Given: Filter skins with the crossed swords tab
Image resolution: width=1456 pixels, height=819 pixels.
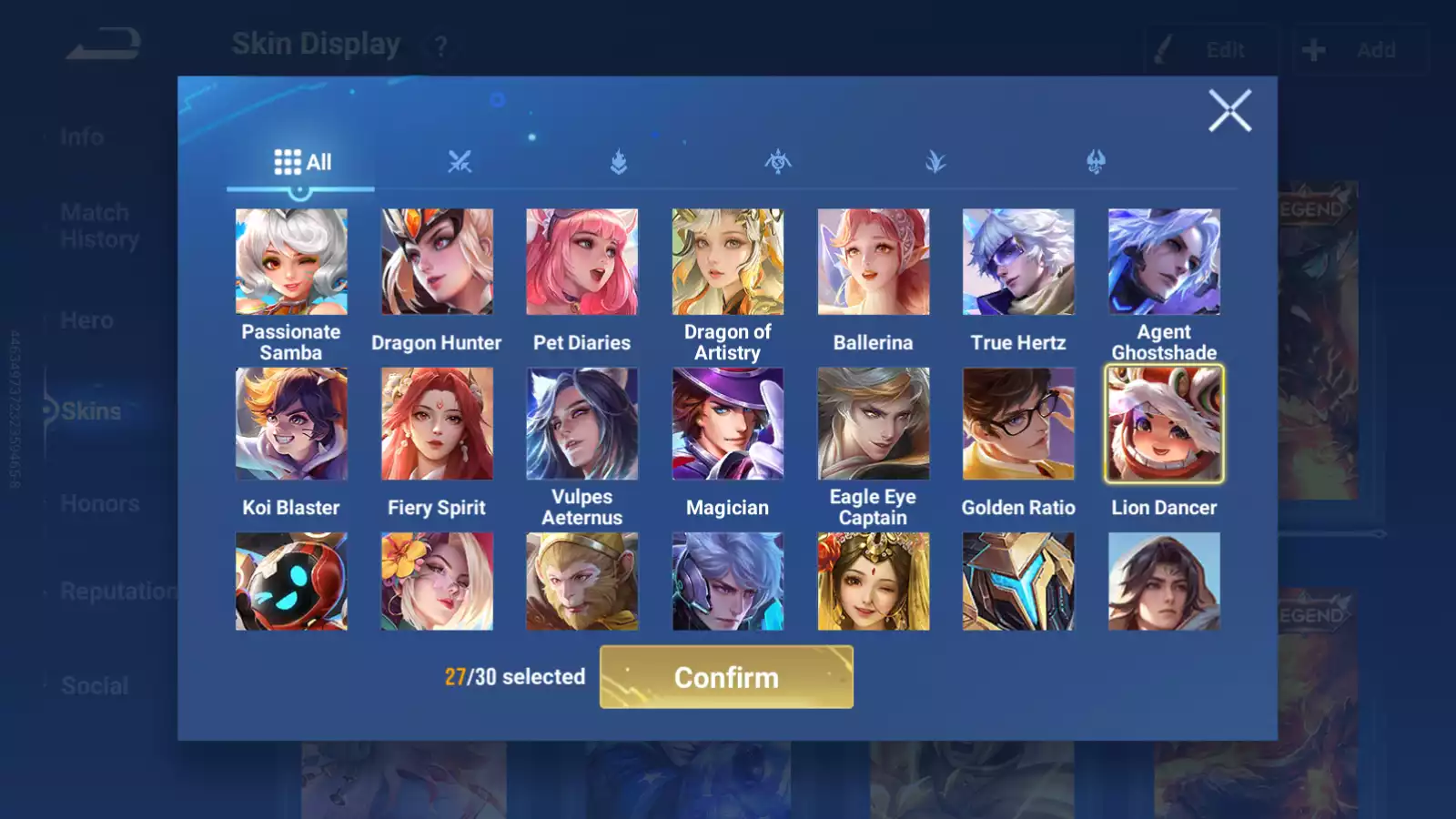Looking at the screenshot, I should pyautogui.click(x=460, y=163).
